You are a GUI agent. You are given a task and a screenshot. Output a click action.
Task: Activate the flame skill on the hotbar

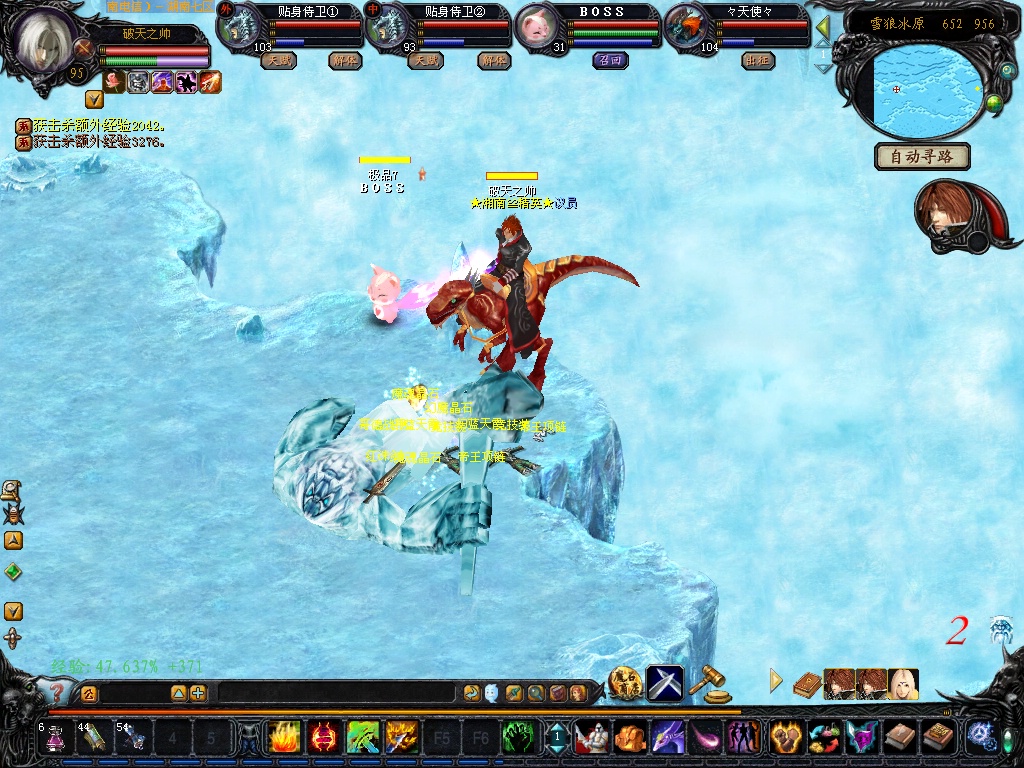click(x=283, y=738)
